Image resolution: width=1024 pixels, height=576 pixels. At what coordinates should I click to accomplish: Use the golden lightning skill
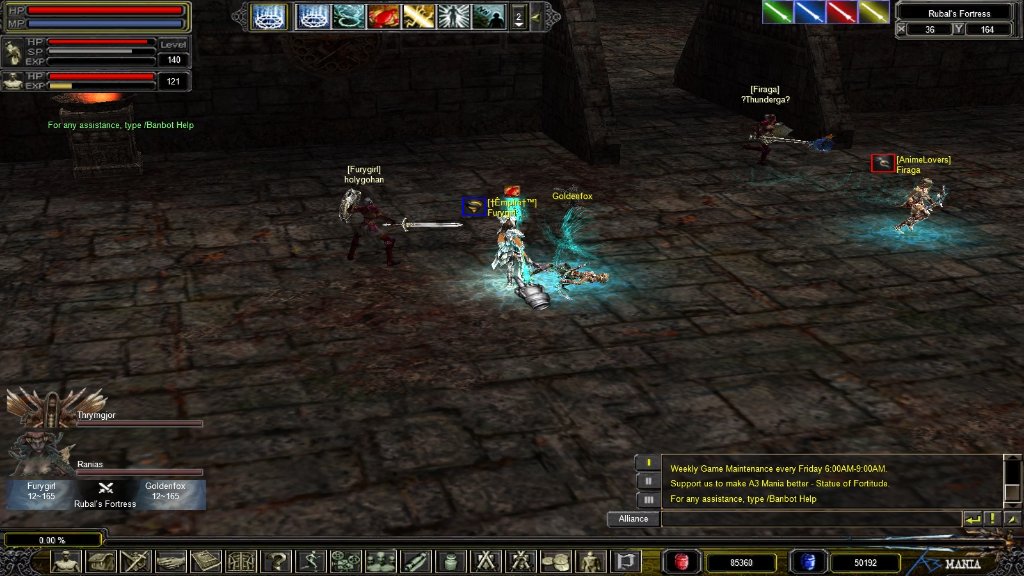click(418, 16)
